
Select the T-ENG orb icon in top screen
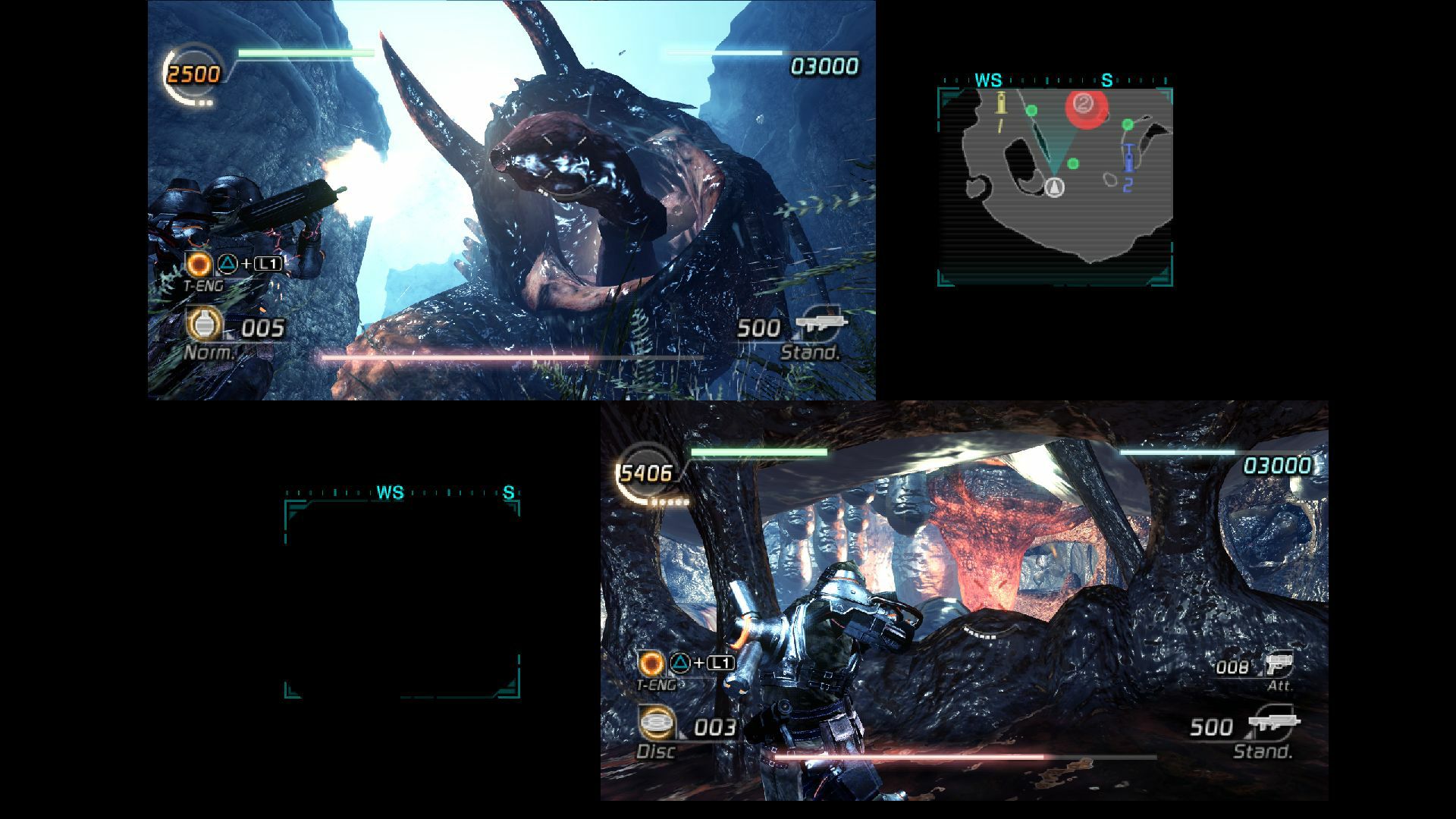(x=199, y=265)
